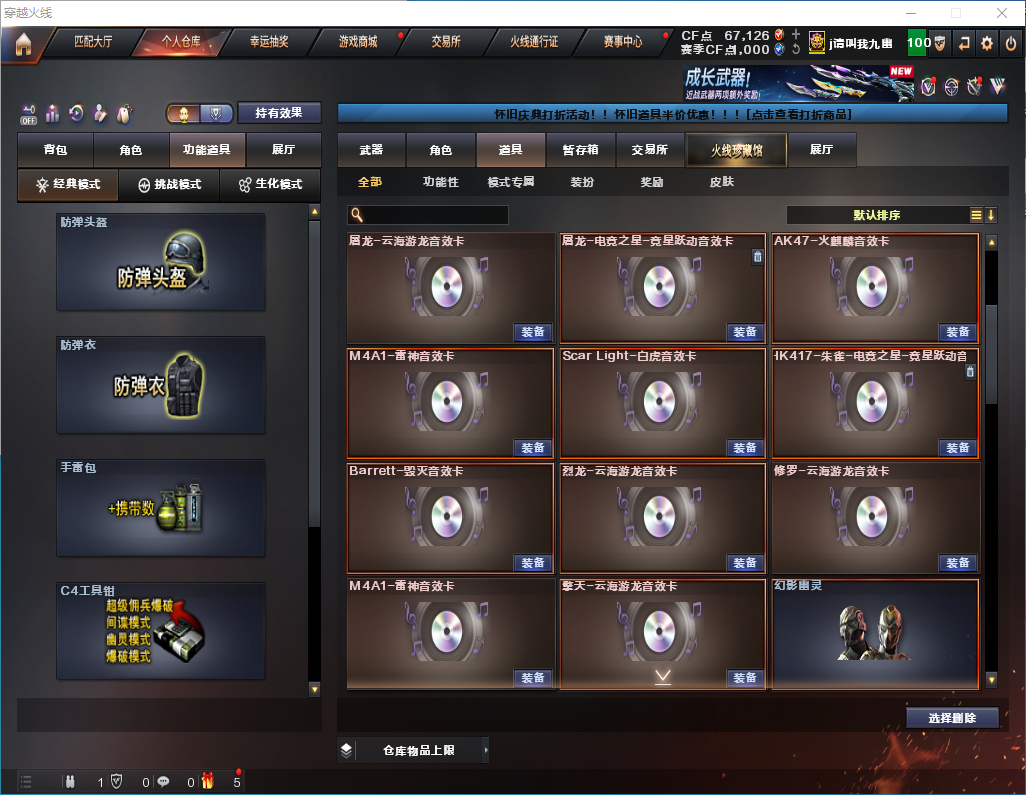Close the game window
This screenshot has height=795, width=1026.
[1002, 13]
